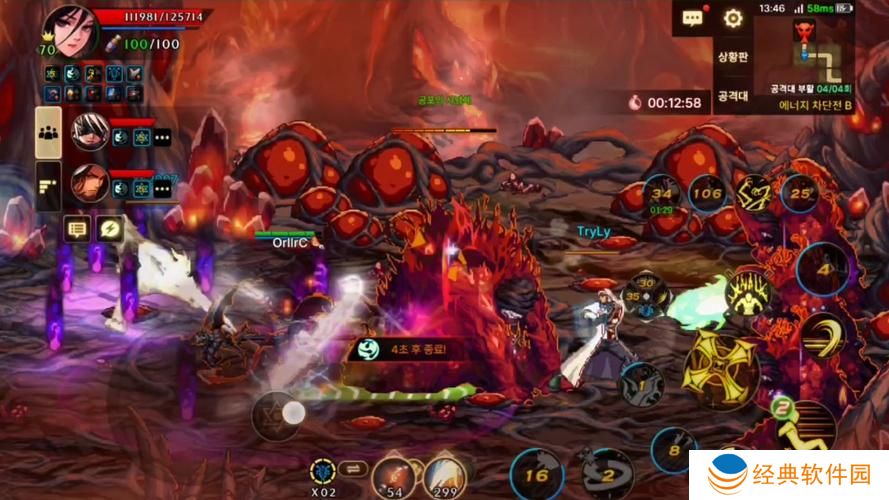This screenshot has height=500, width=889.
Task: Select the silver-haired party member portrait
Action: coord(89,133)
